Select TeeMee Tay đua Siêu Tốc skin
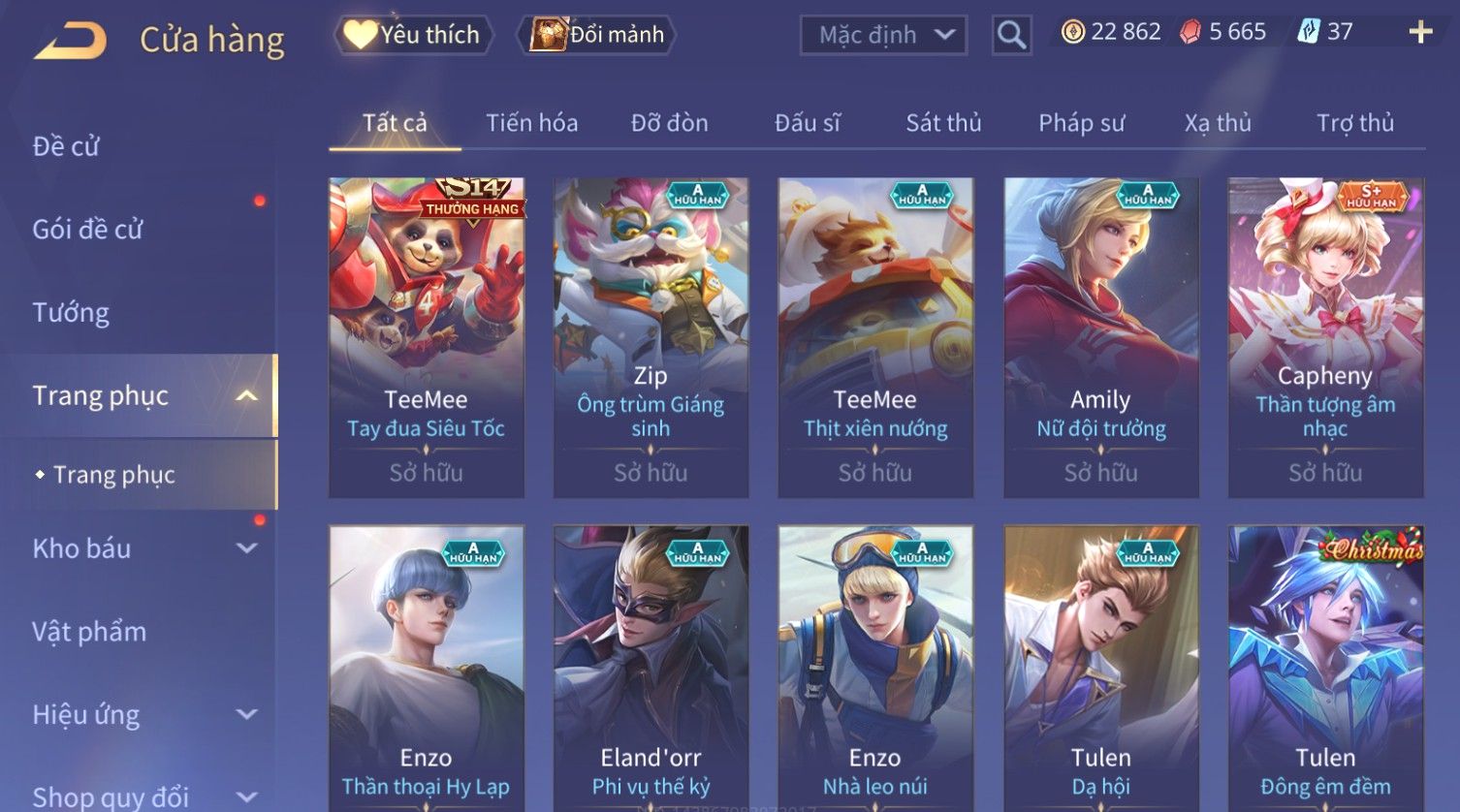 427,337
